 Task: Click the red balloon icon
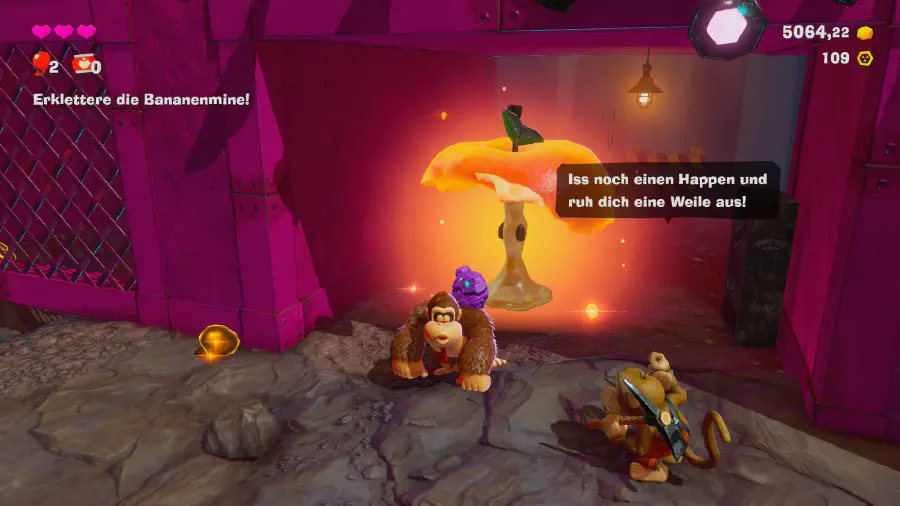coord(40,64)
